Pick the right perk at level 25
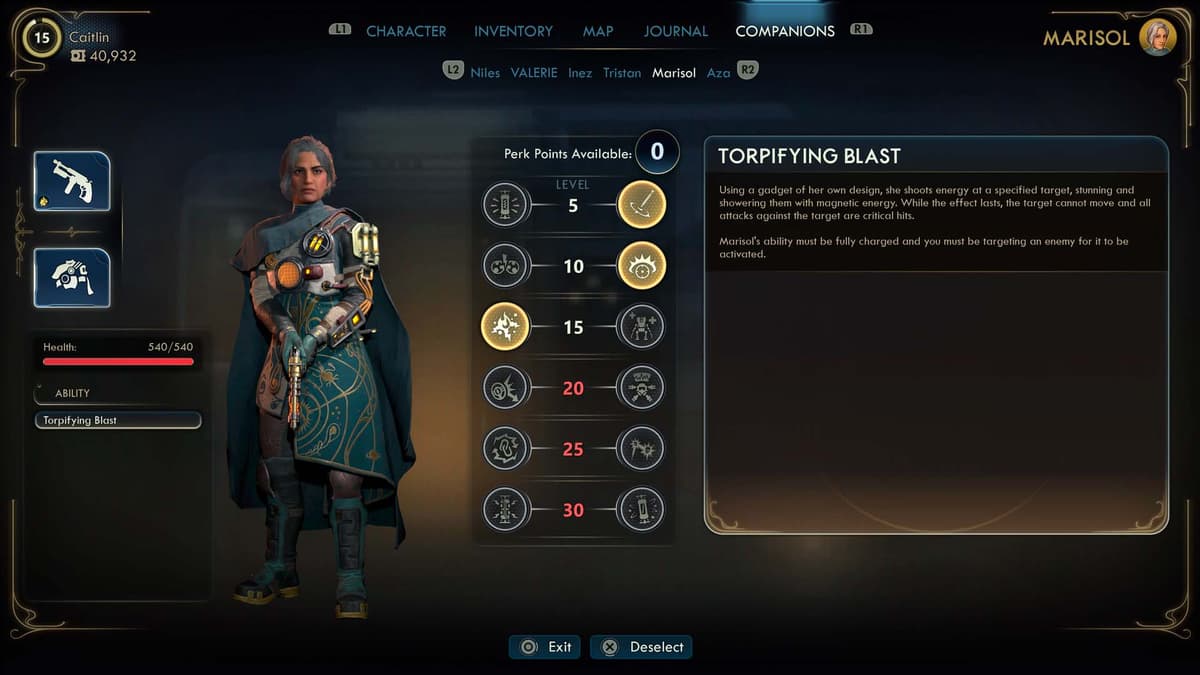This screenshot has height=675, width=1200. pos(641,448)
